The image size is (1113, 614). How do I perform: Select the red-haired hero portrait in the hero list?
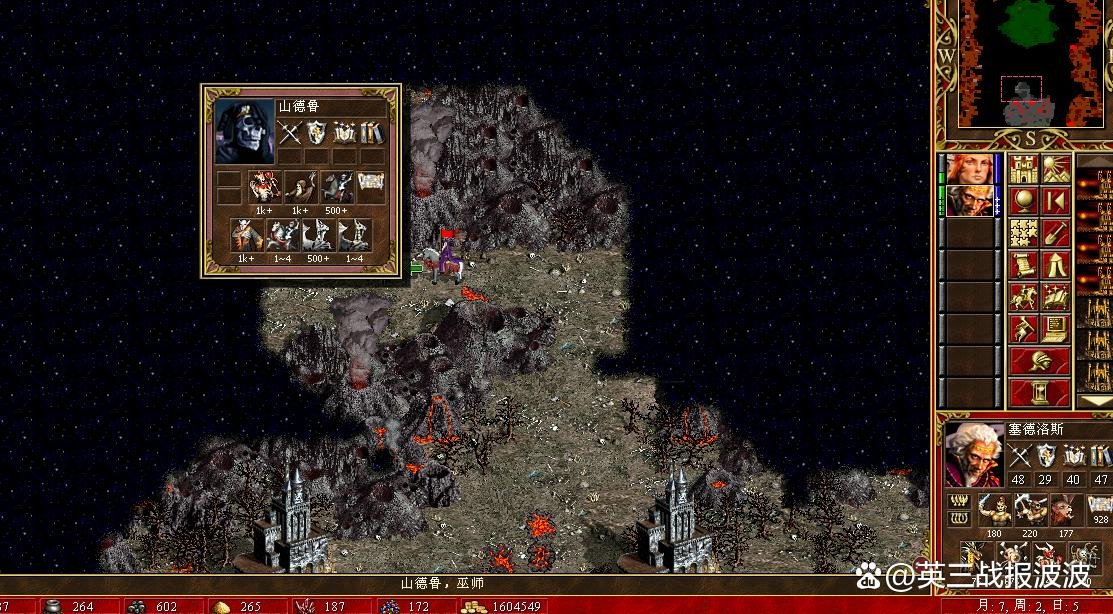[x=970, y=169]
